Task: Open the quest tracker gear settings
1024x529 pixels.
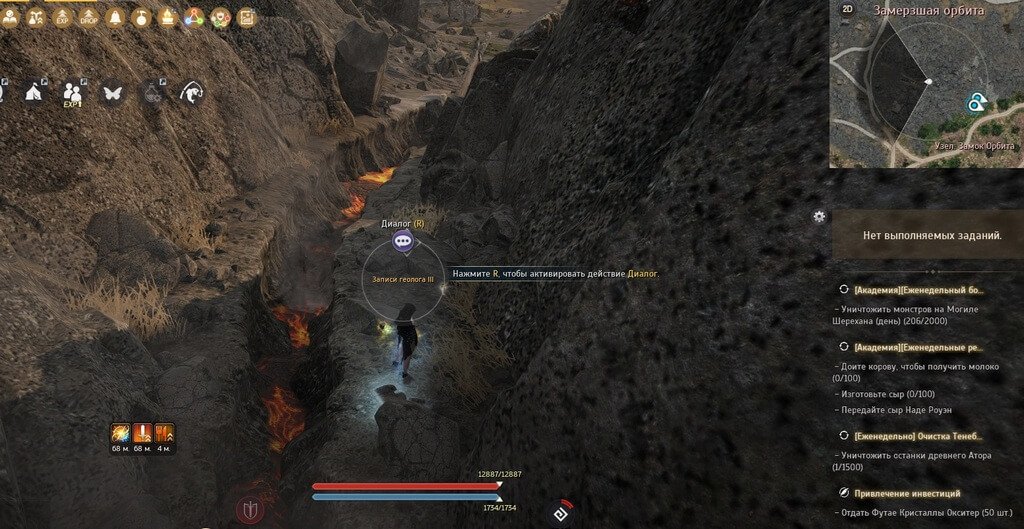Action: (820, 216)
